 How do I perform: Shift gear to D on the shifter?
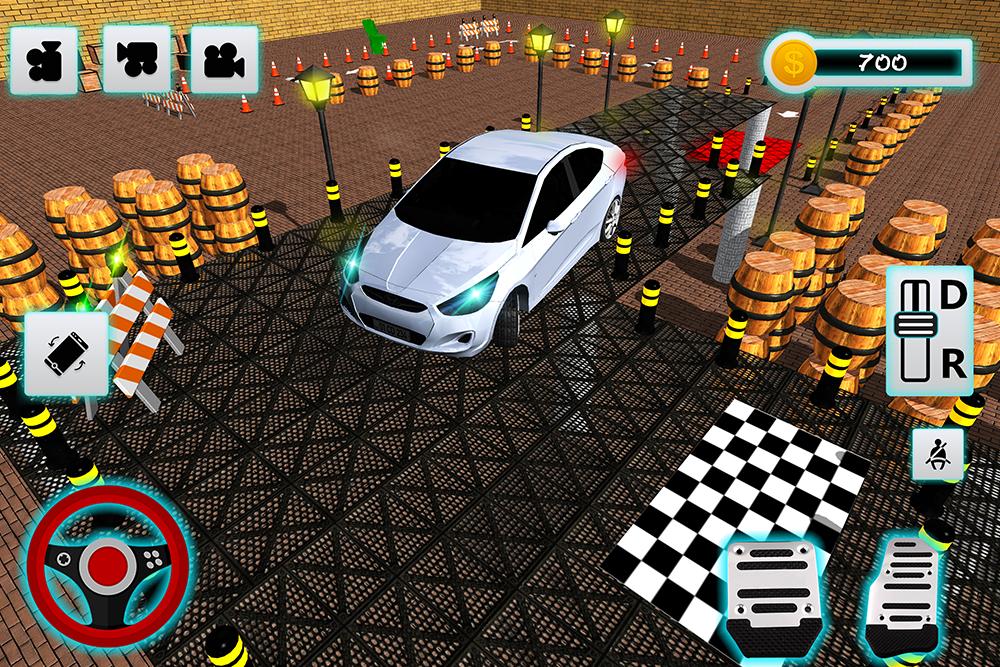(954, 295)
